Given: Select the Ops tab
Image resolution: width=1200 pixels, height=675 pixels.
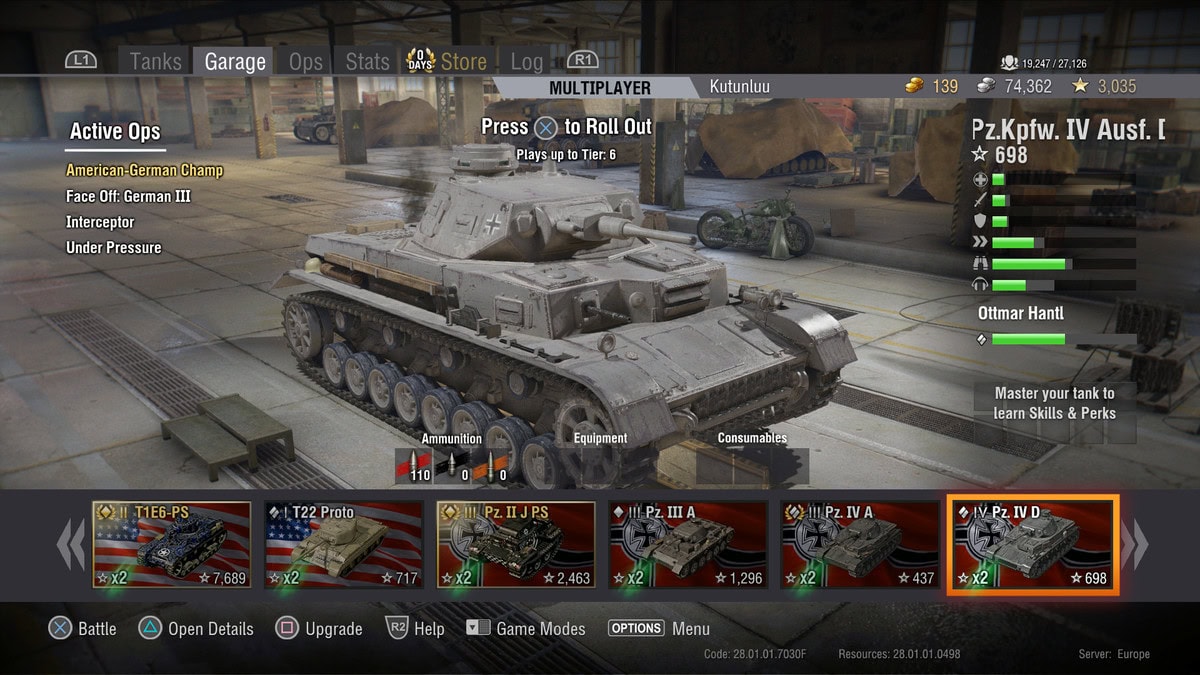Looking at the screenshot, I should 305,62.
